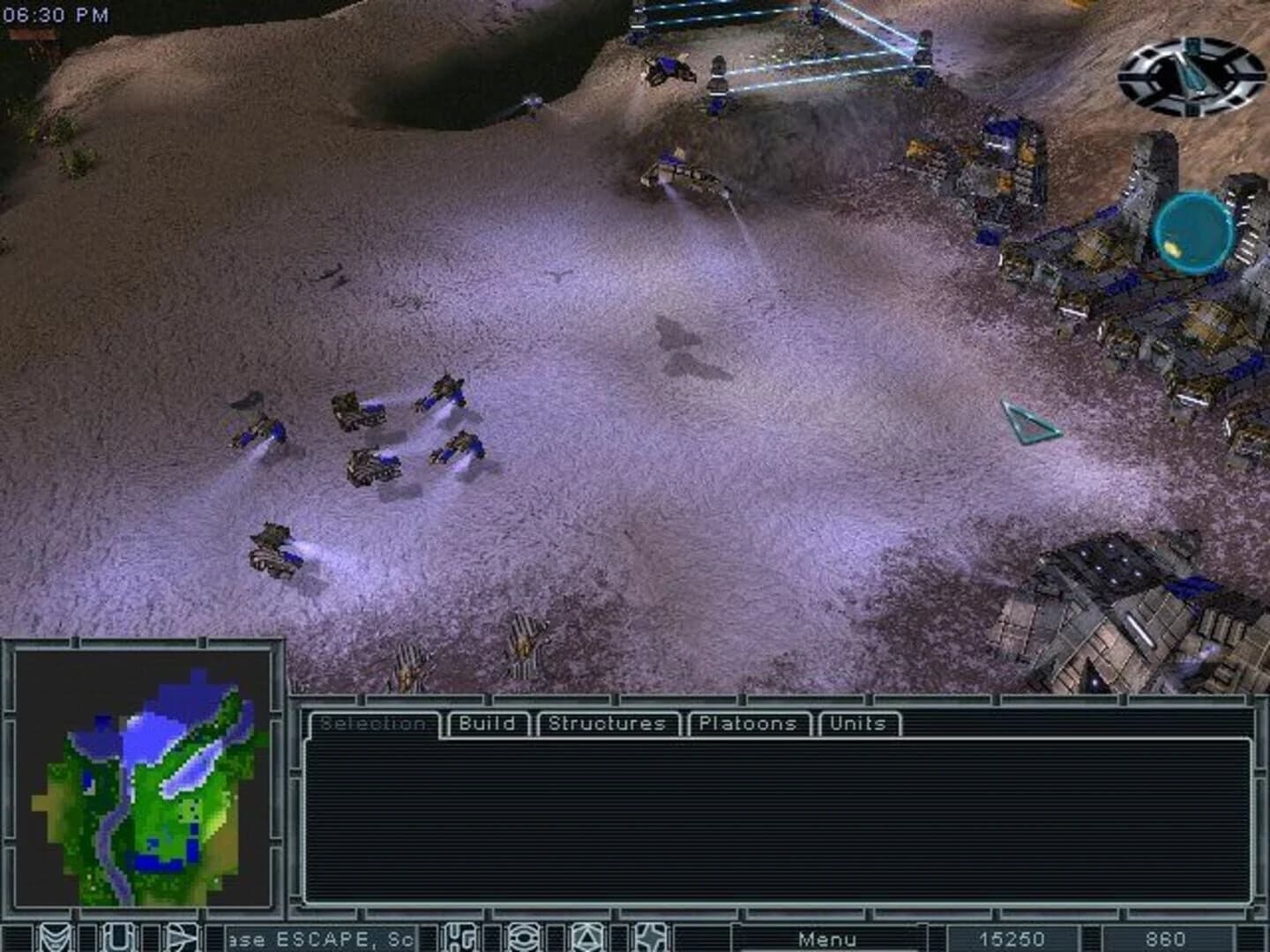Viewport: 1270px width, 952px height.
Task: Switch to the Build tab
Action: coord(487,724)
